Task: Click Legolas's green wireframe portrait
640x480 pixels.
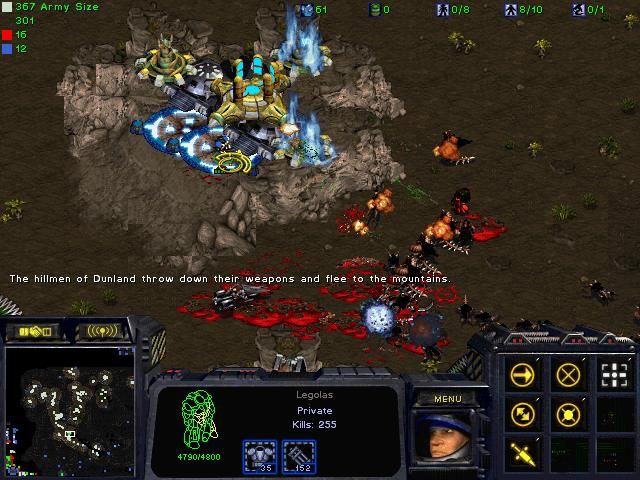Action: tap(196, 422)
